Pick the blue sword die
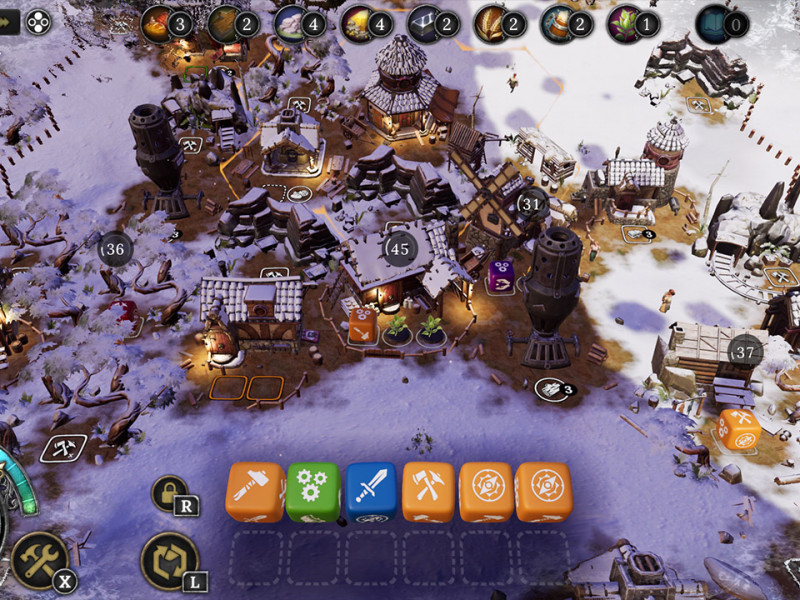 [x=371, y=491]
